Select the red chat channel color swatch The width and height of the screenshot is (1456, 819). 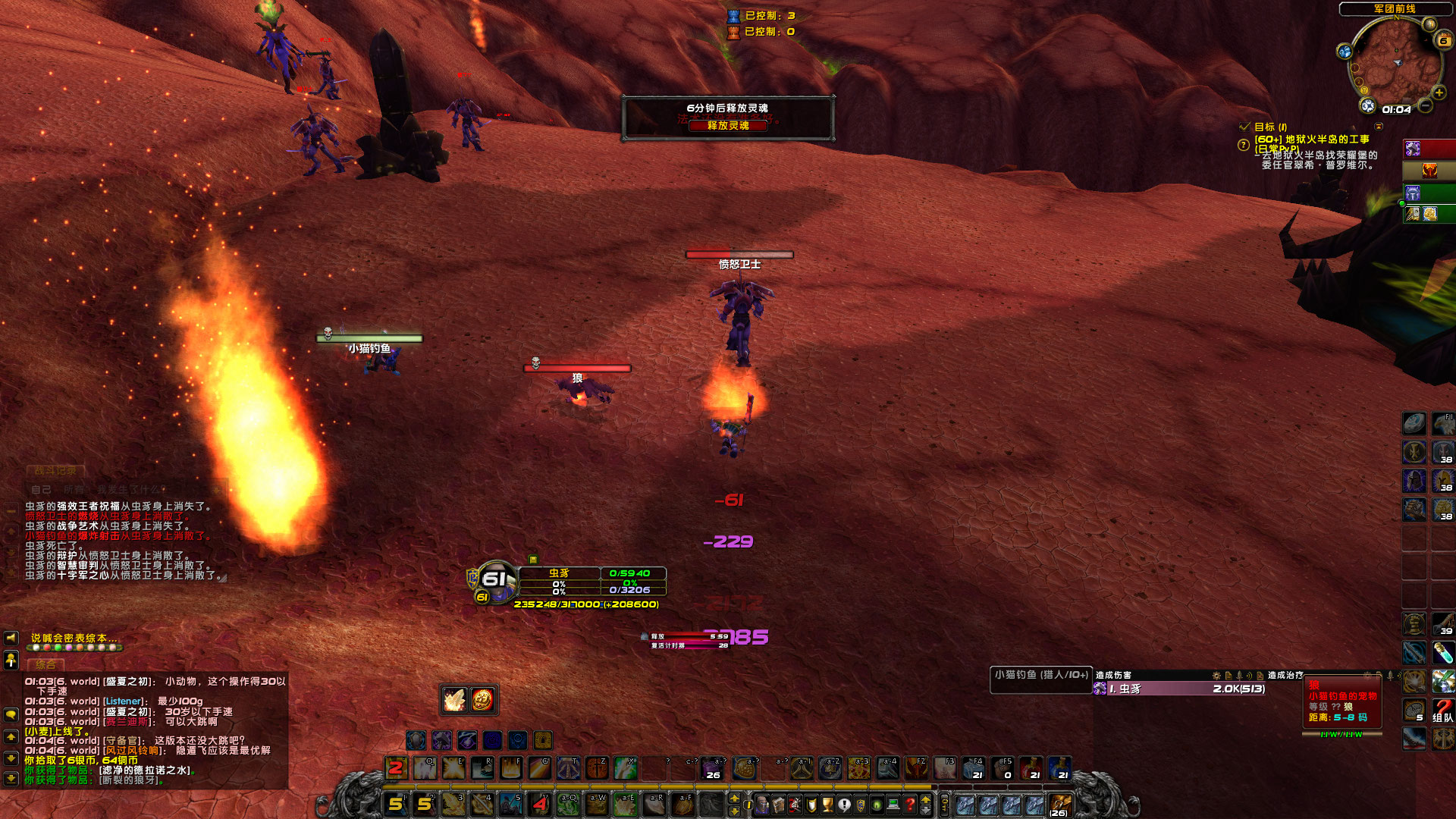pos(47,647)
